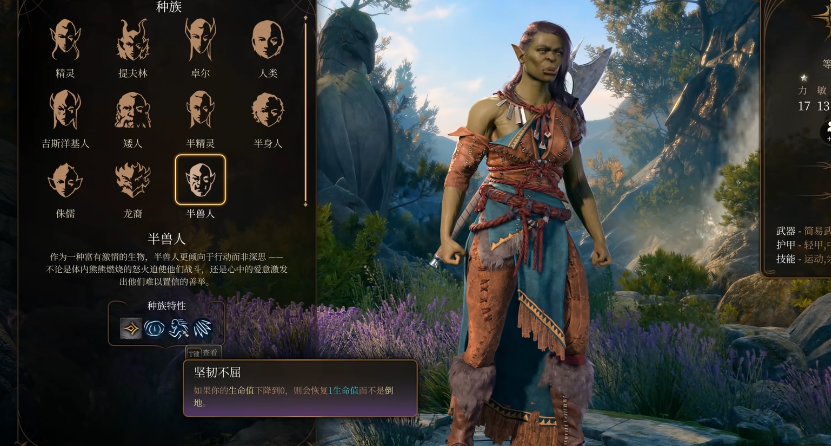Choose the 吉斯洋基人 (Githyanki) race
This screenshot has height=446, width=831.
(65, 110)
